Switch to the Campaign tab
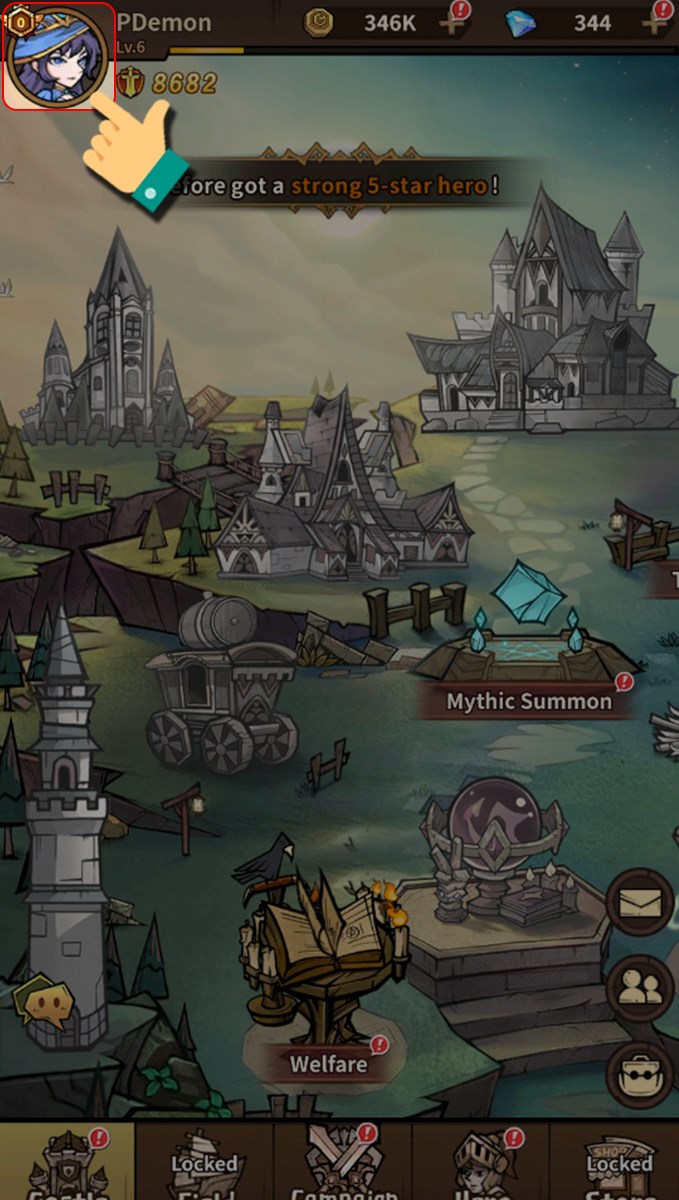This screenshot has height=1200, width=679. [342, 1165]
